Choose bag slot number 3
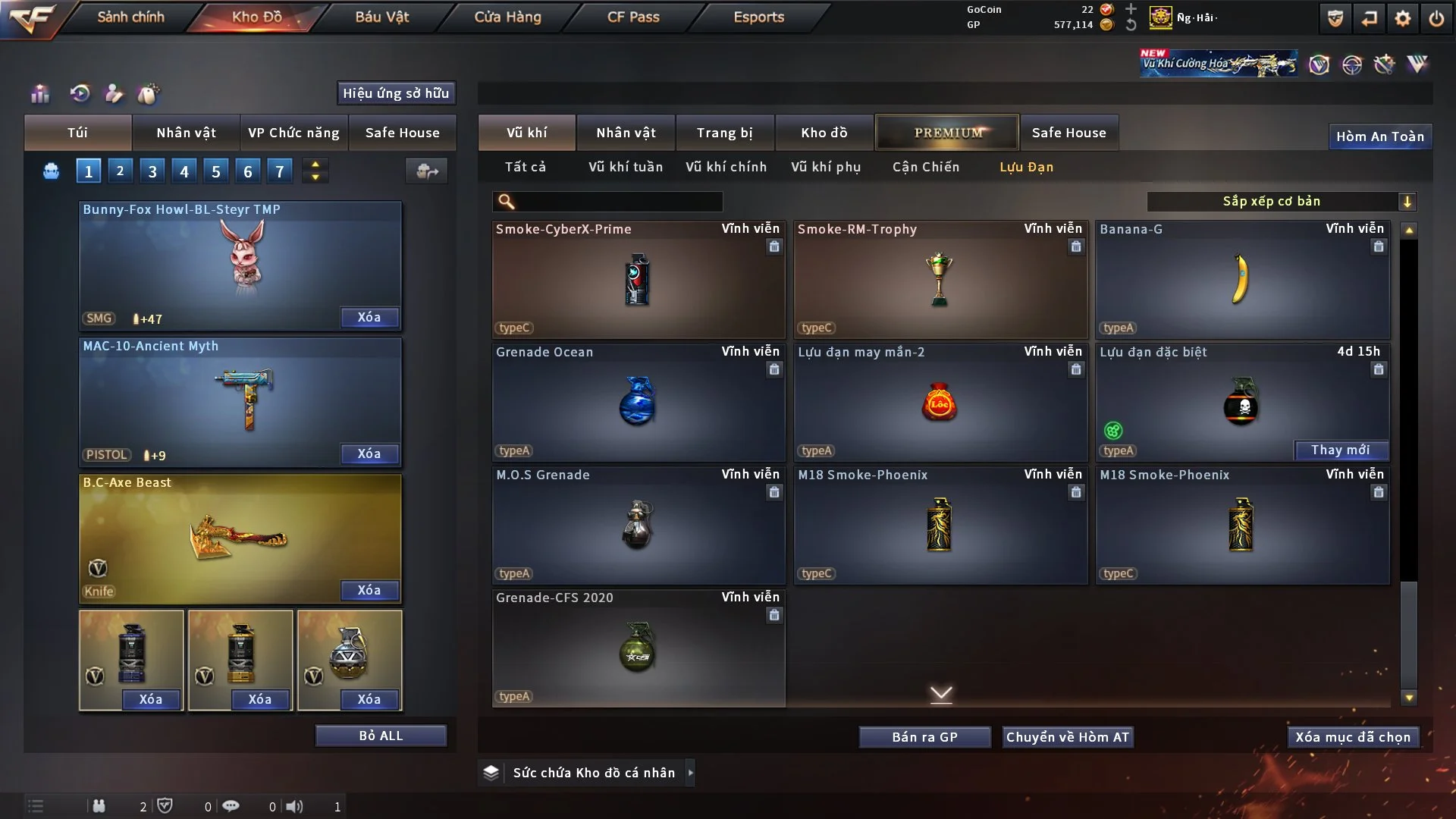 [152, 171]
